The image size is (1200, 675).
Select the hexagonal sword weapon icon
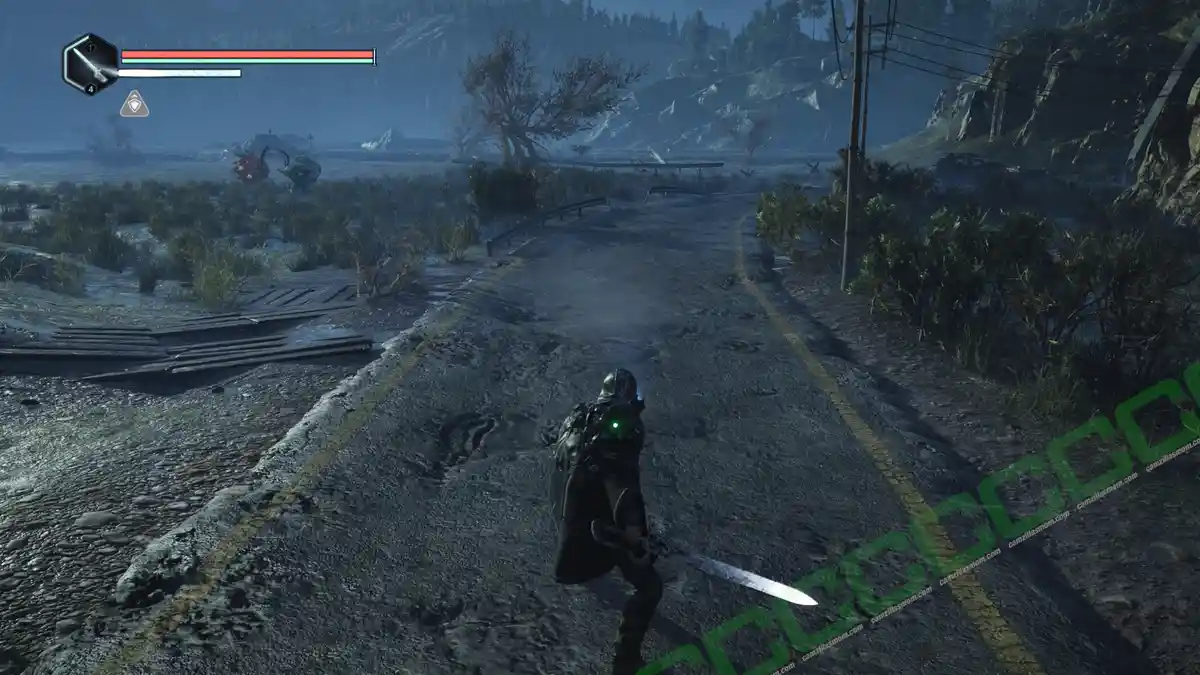pos(90,64)
